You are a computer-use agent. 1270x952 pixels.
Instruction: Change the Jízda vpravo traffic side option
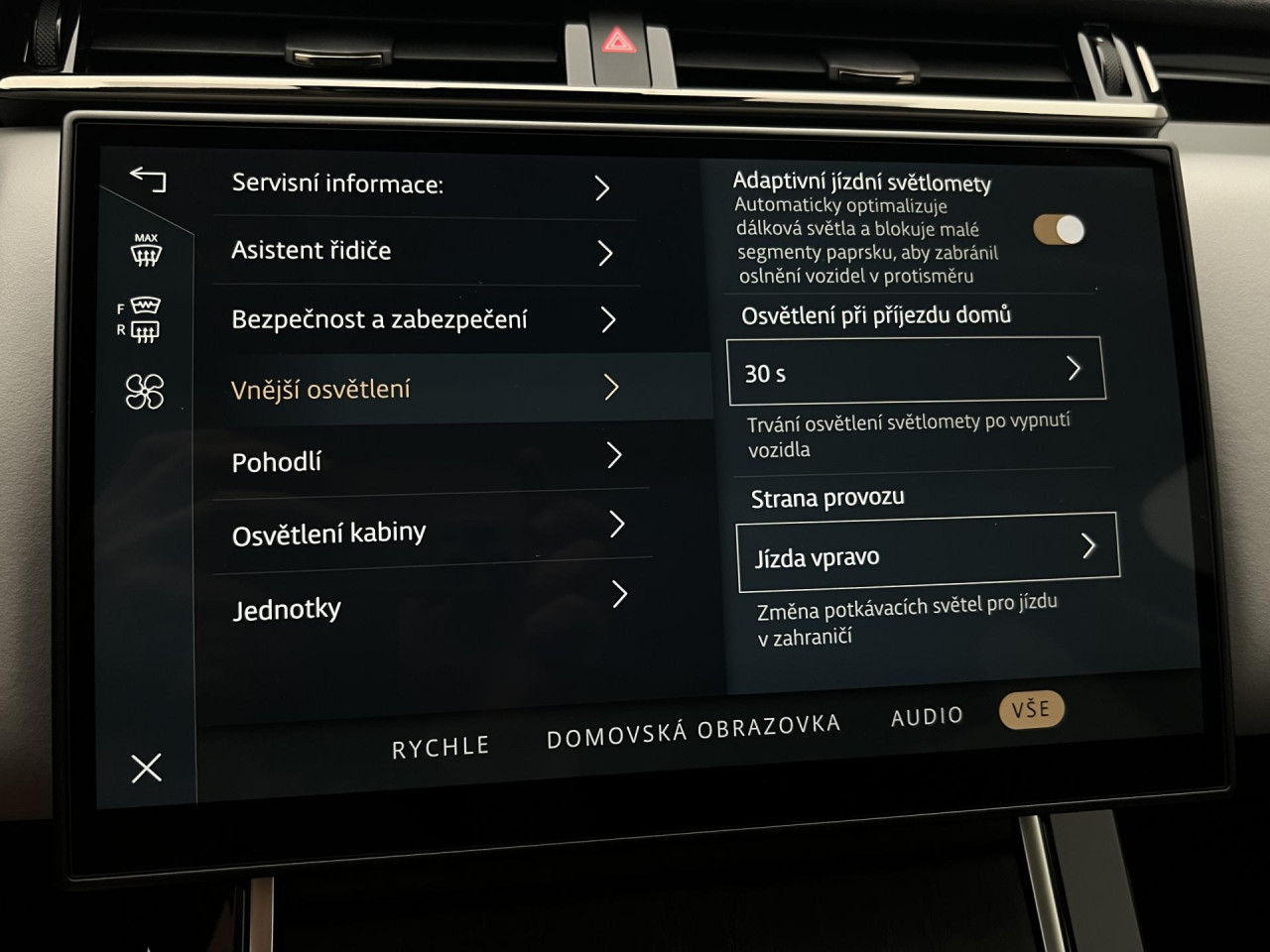(x=927, y=552)
